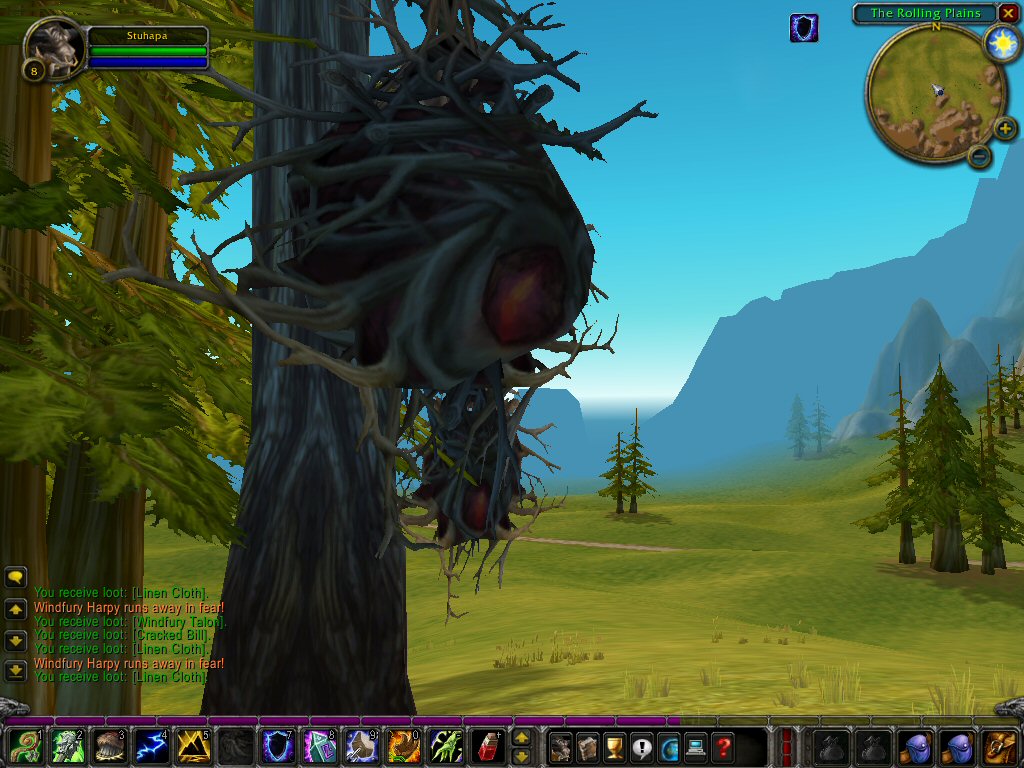Zoom out the minimap
Viewport: 1024px width, 768px height.
[979, 155]
